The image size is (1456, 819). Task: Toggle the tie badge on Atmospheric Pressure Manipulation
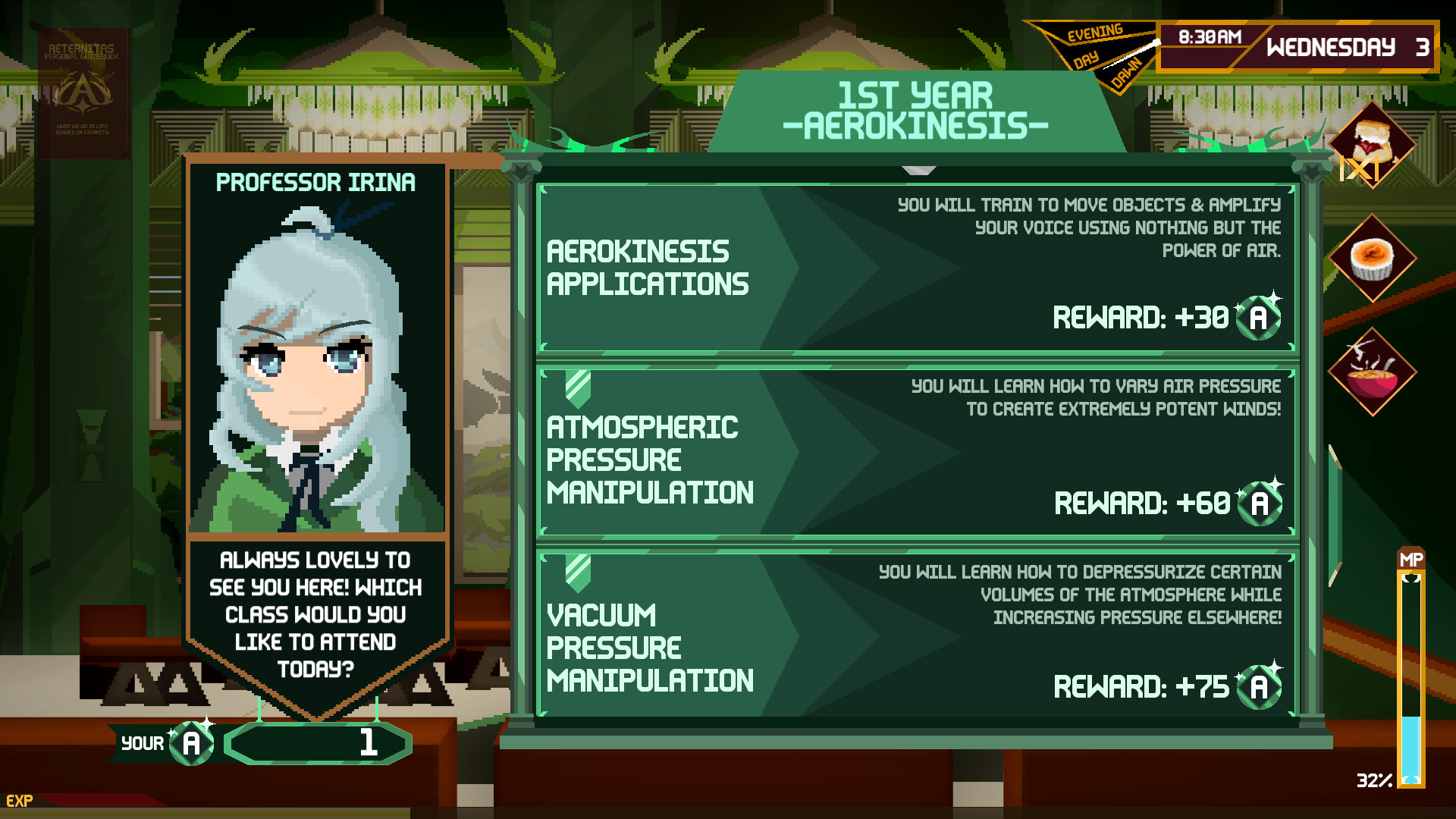pyautogui.click(x=578, y=383)
